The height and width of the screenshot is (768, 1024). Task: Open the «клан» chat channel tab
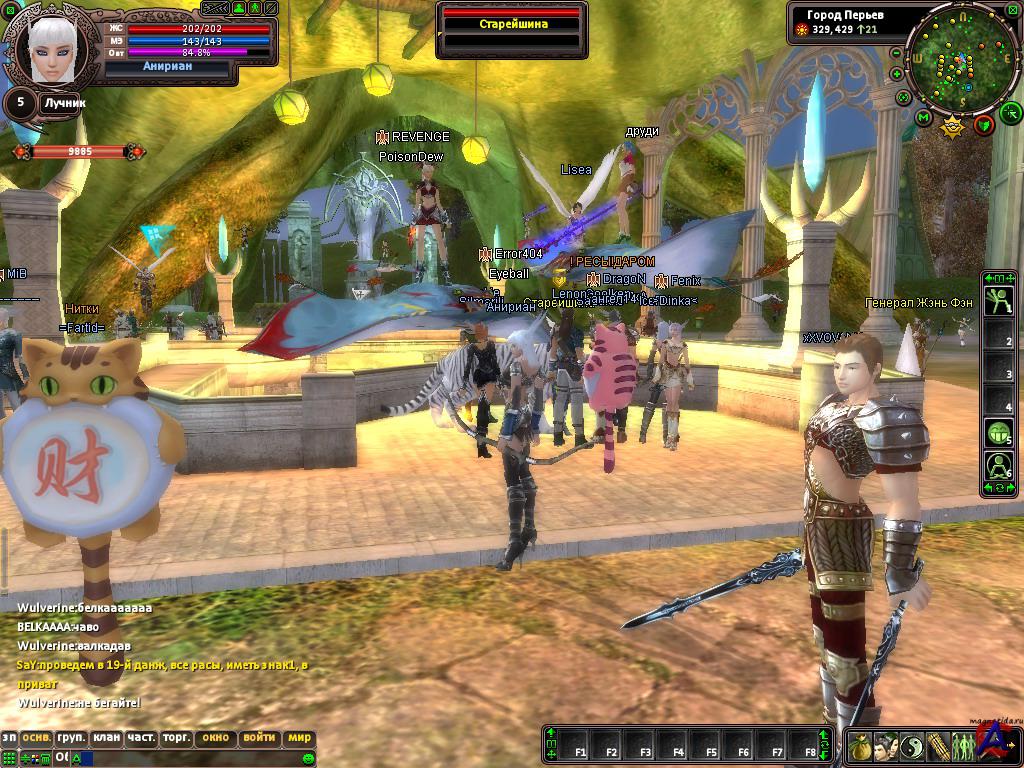pos(106,738)
